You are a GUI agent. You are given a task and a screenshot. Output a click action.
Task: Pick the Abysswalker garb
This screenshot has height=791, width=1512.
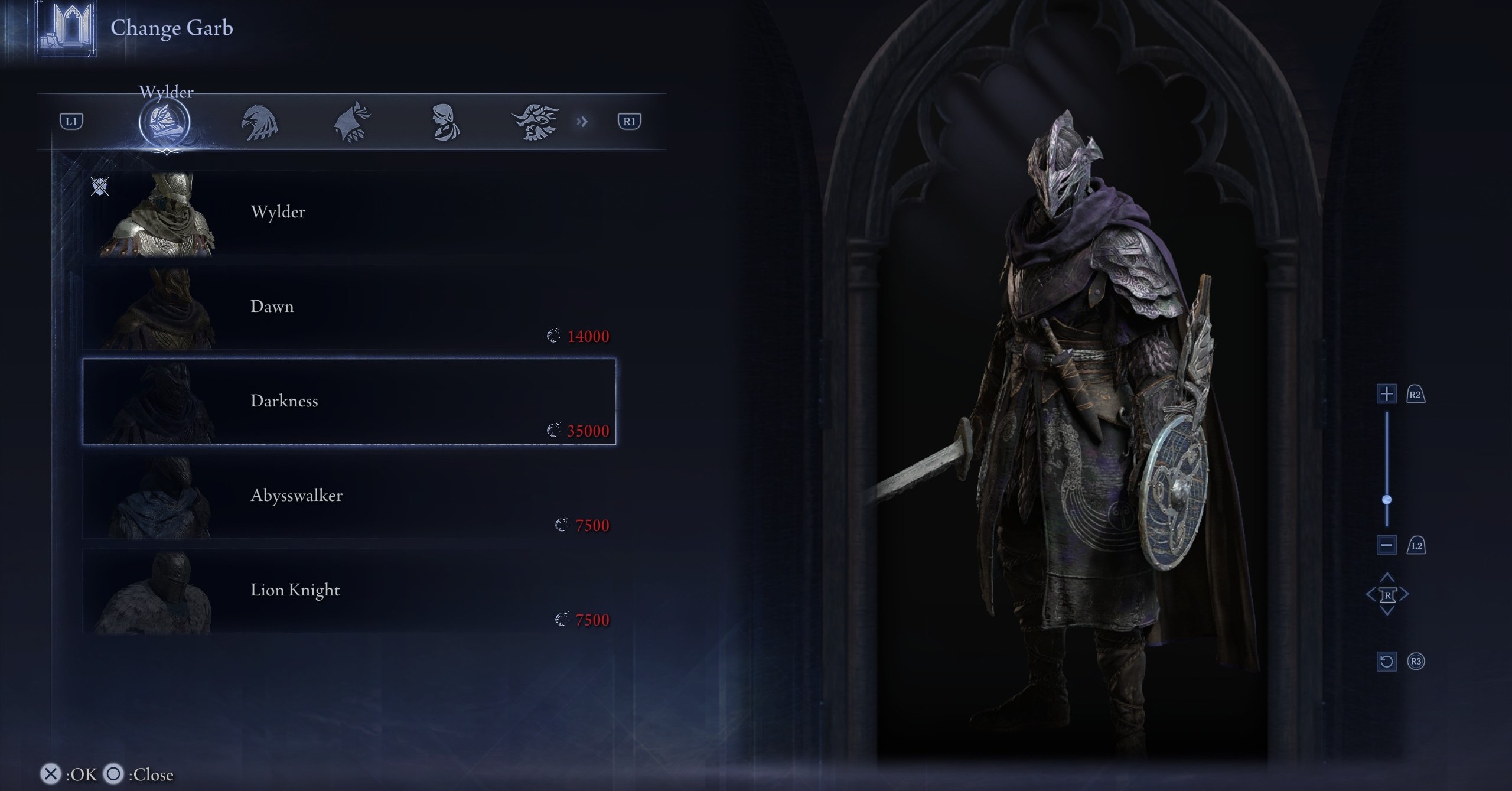point(348,496)
